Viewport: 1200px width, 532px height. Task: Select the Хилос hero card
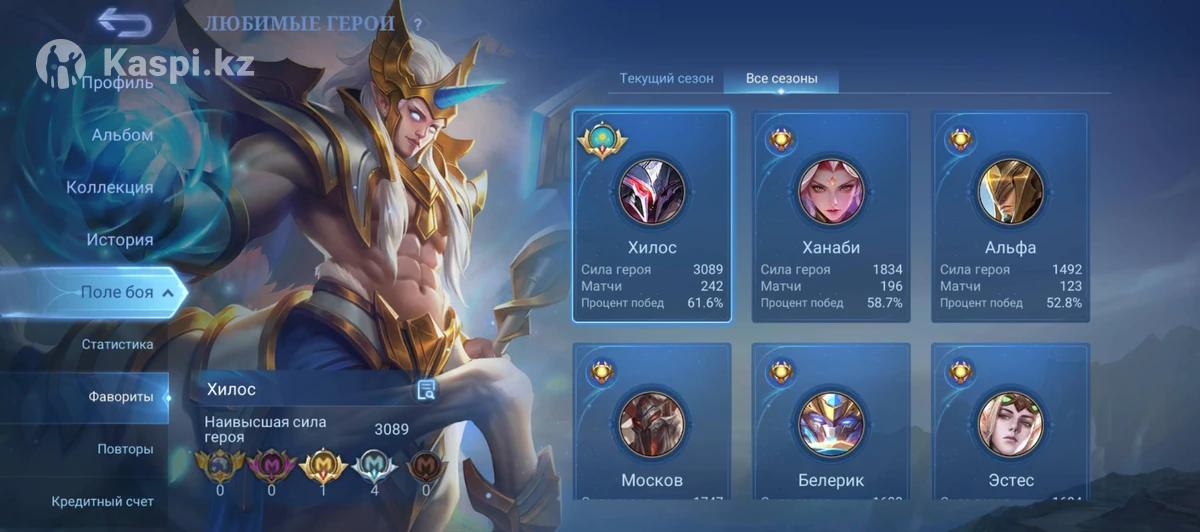point(652,216)
